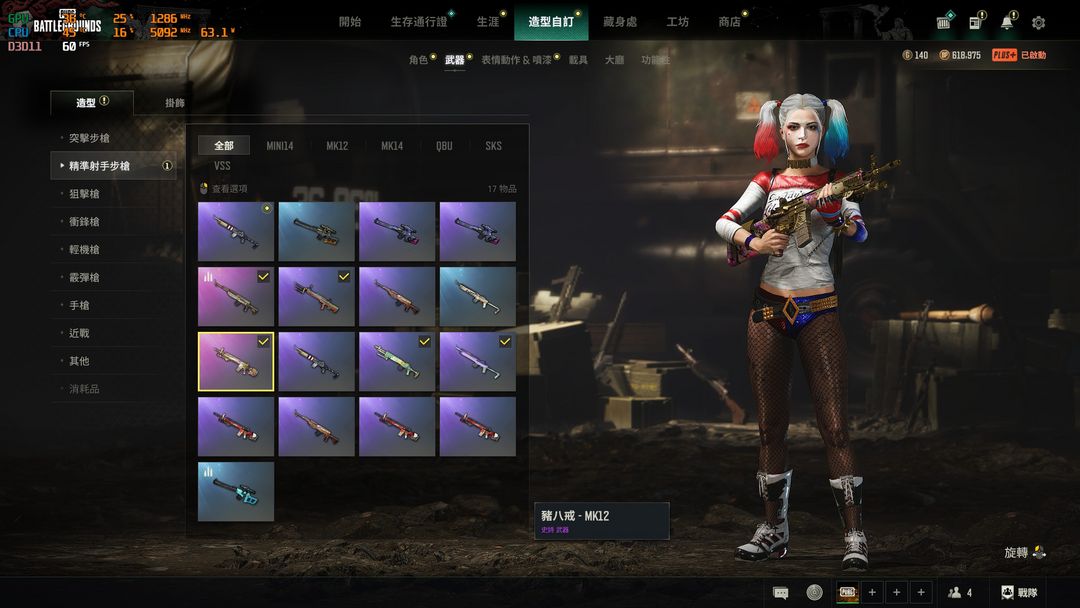This screenshot has width=1080, height=608.
Task: Check notifications via the bell icon
Action: (x=1006, y=22)
